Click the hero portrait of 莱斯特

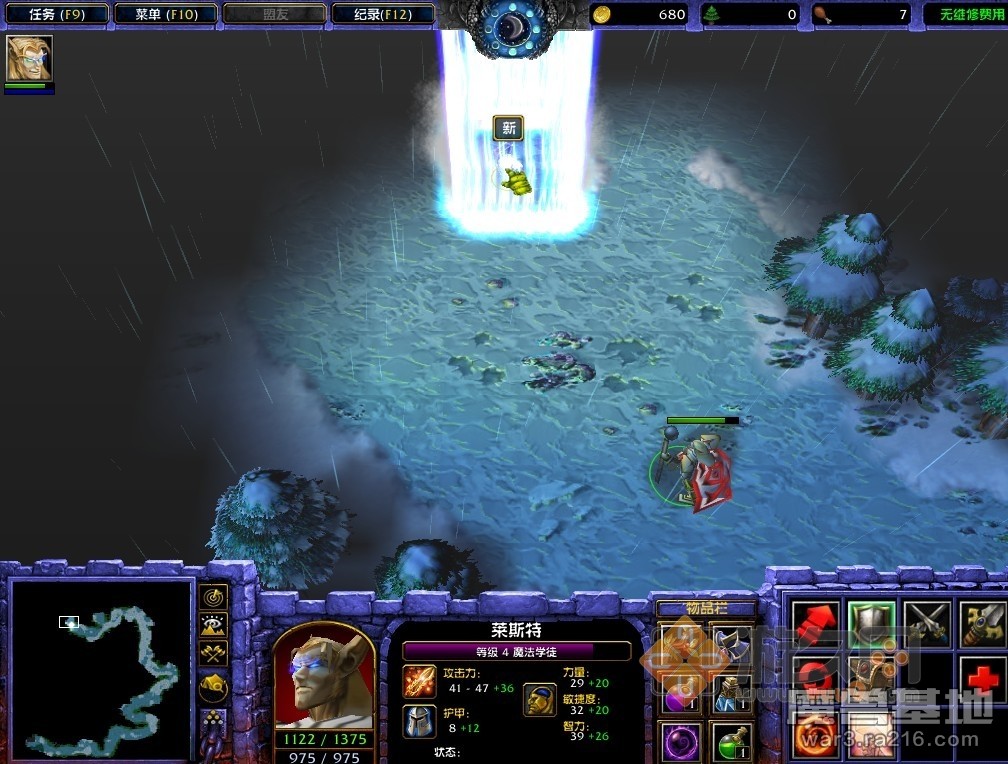click(323, 679)
